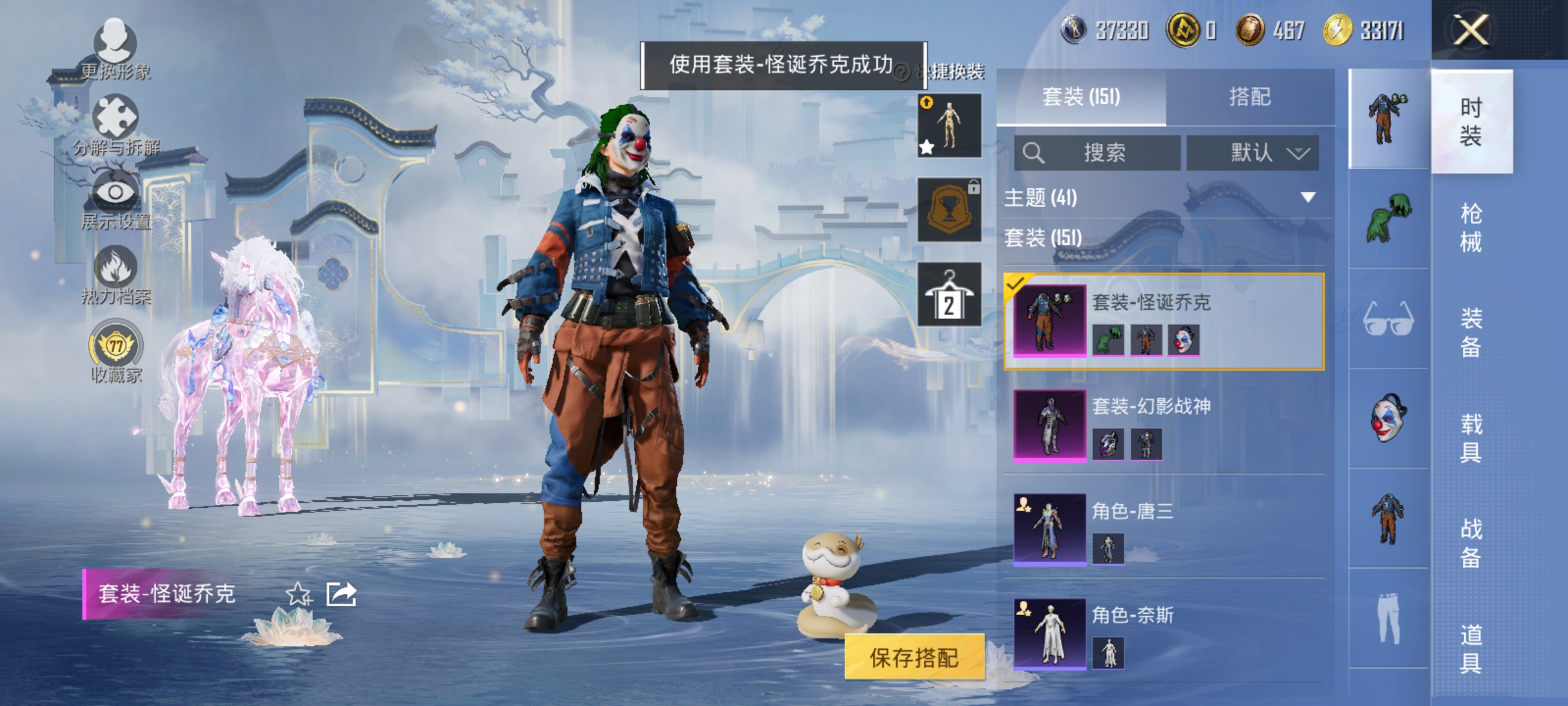The width and height of the screenshot is (1568, 706).
Task: Toggle the character body display slot
Action: coord(949,124)
